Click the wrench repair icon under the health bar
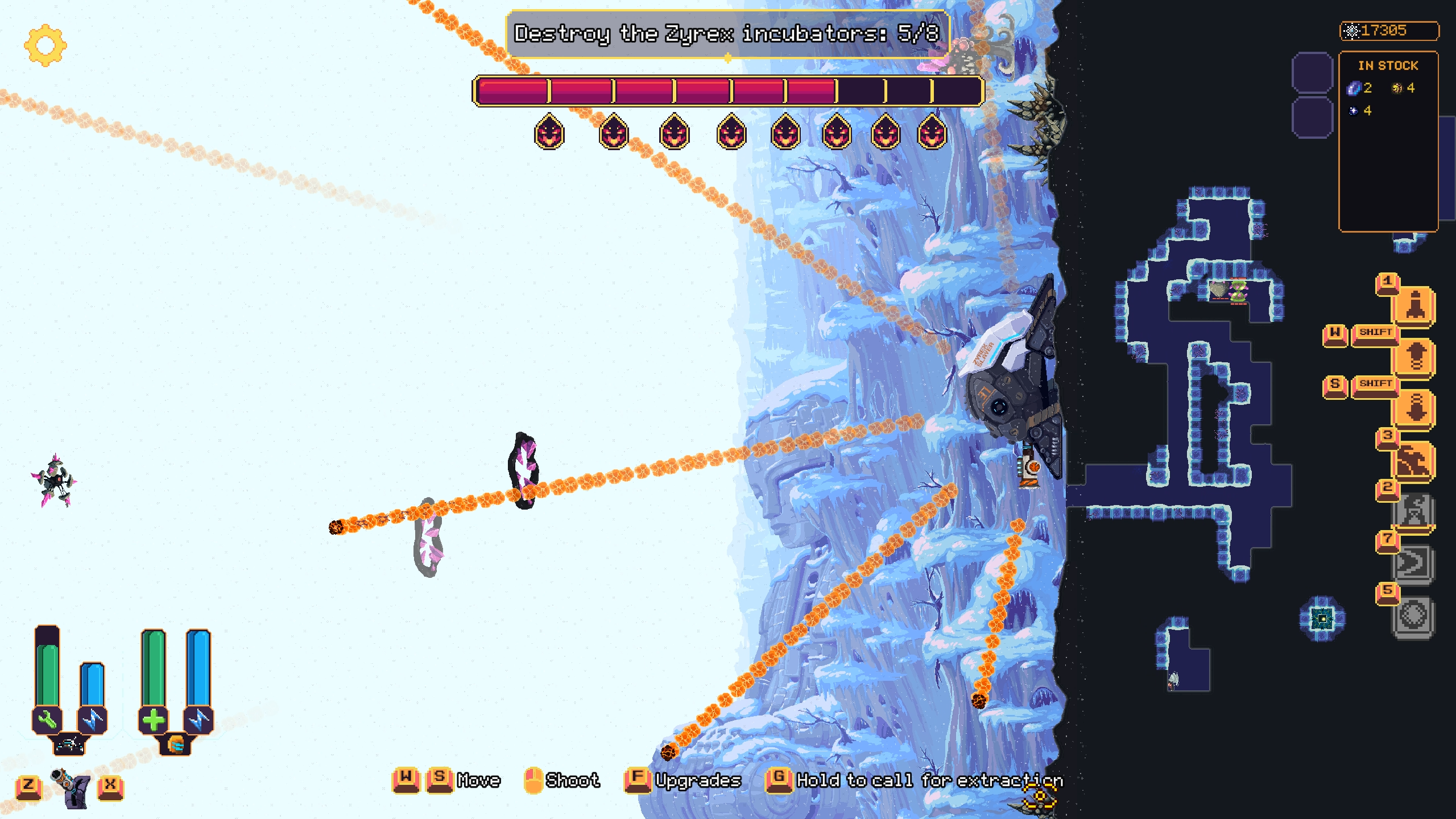 pyautogui.click(x=47, y=719)
